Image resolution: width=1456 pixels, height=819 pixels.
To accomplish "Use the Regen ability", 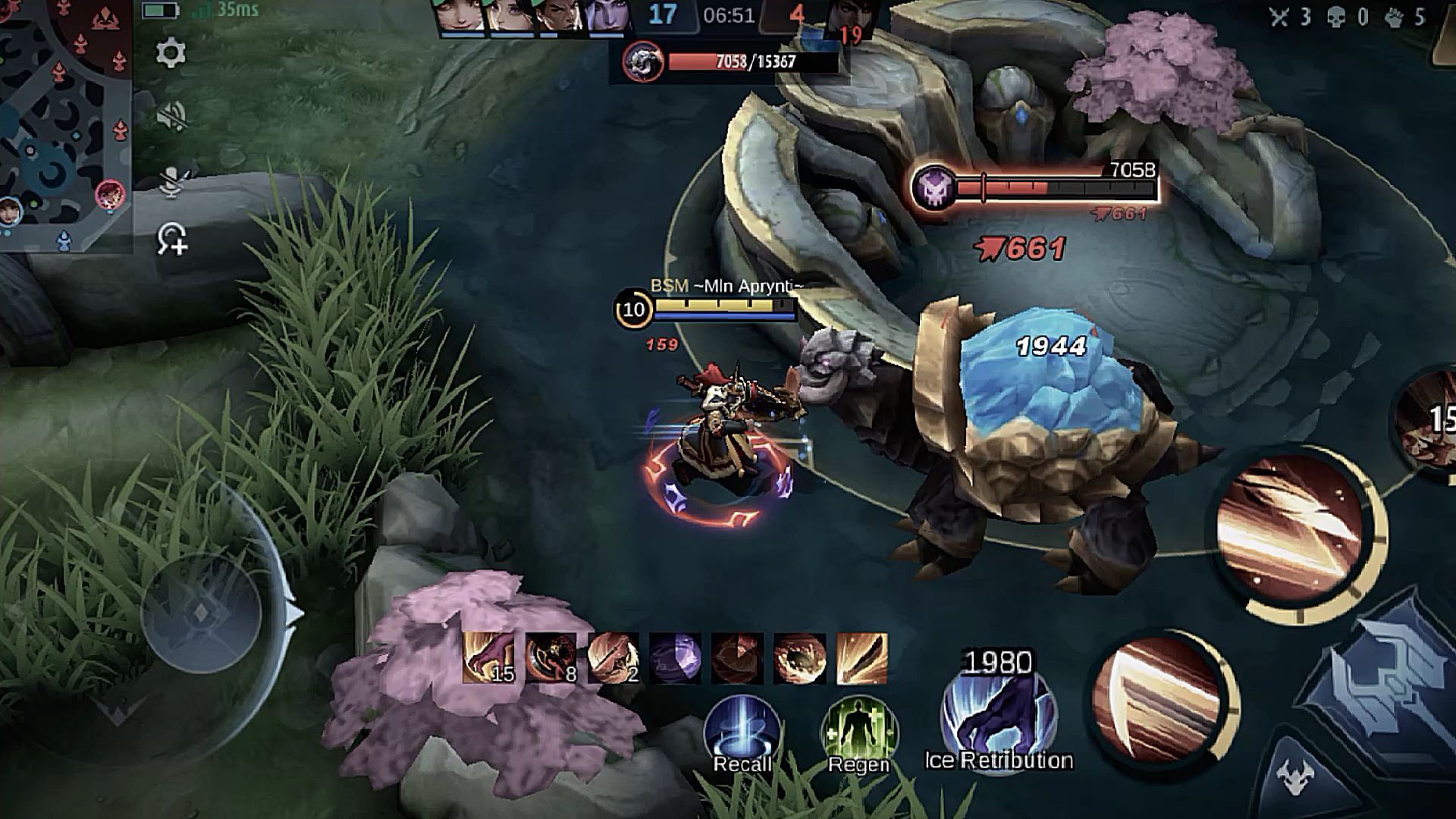I will coord(858,732).
